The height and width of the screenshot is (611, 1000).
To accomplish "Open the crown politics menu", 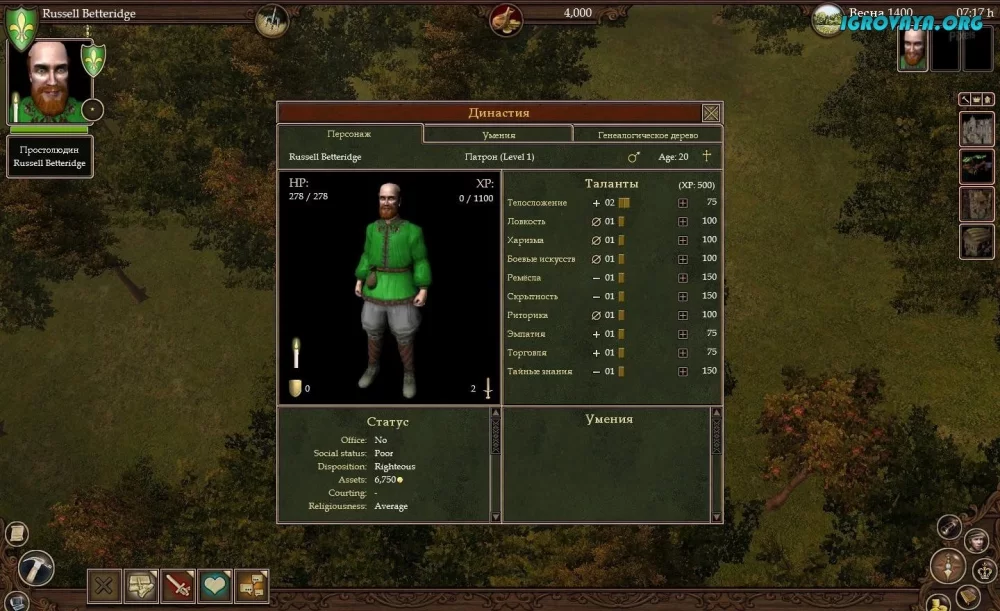I will point(982,570).
